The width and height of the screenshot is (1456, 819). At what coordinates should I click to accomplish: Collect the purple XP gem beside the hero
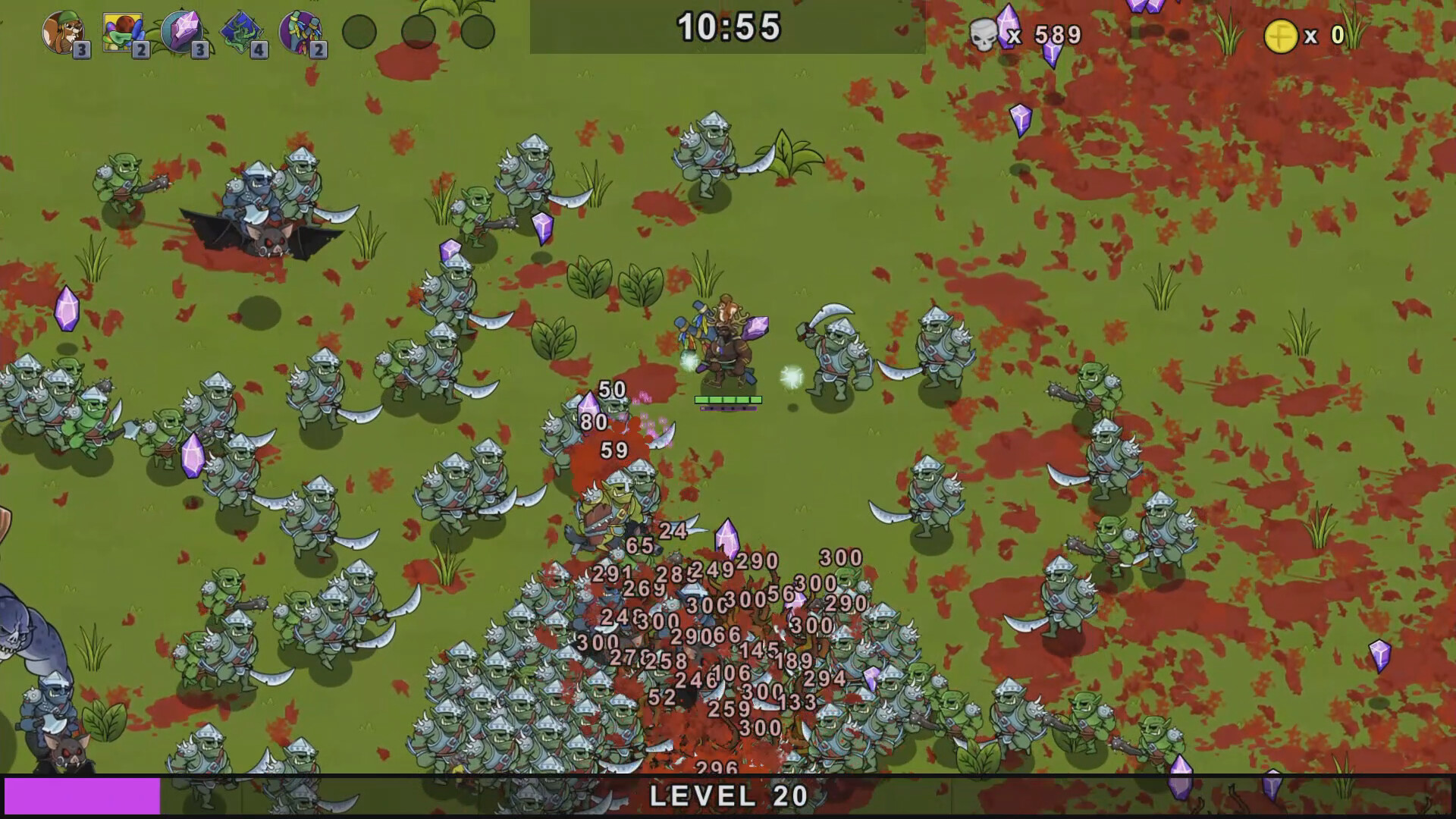pos(758,326)
